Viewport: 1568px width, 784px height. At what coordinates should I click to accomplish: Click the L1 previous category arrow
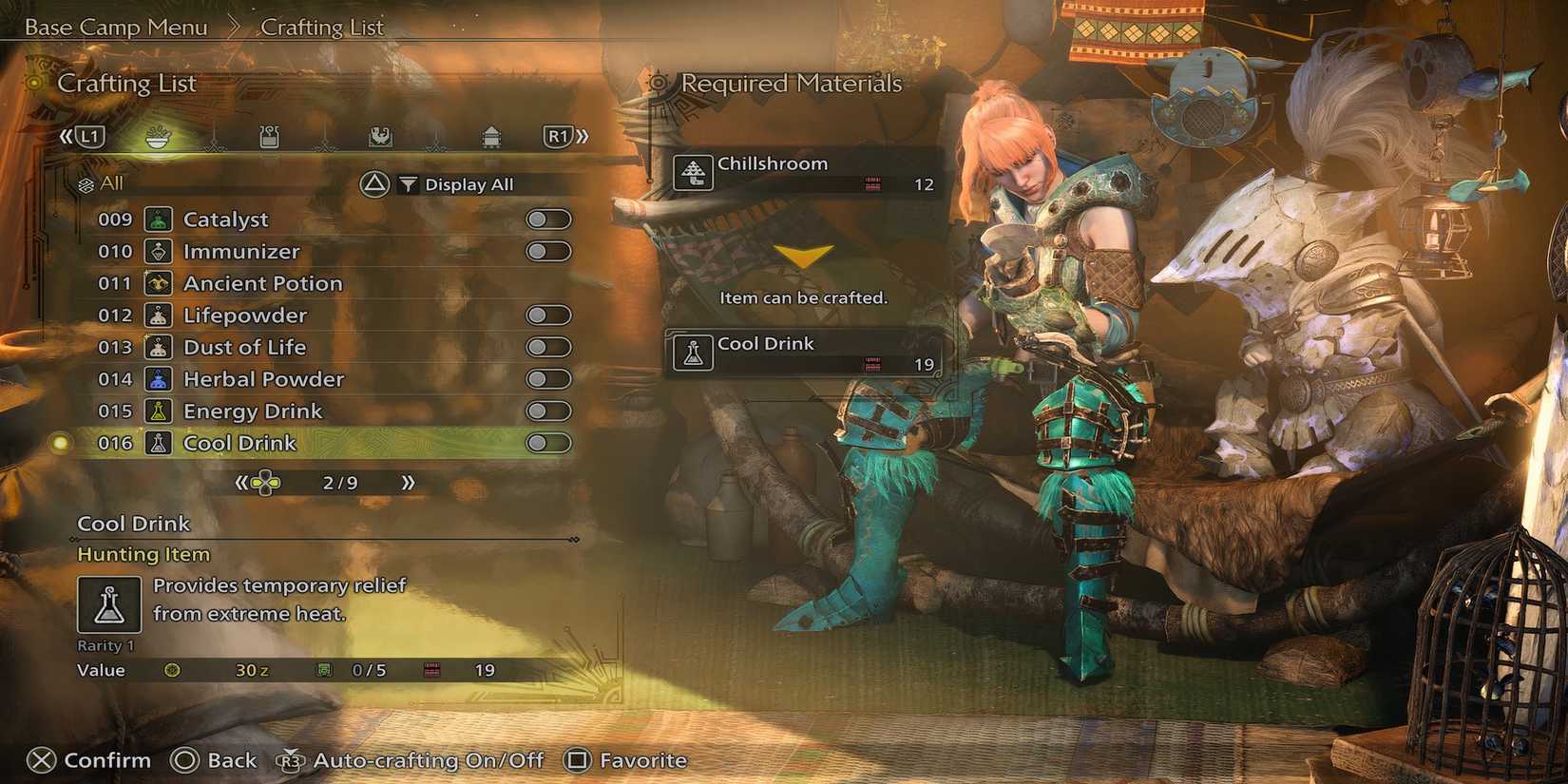click(x=89, y=136)
